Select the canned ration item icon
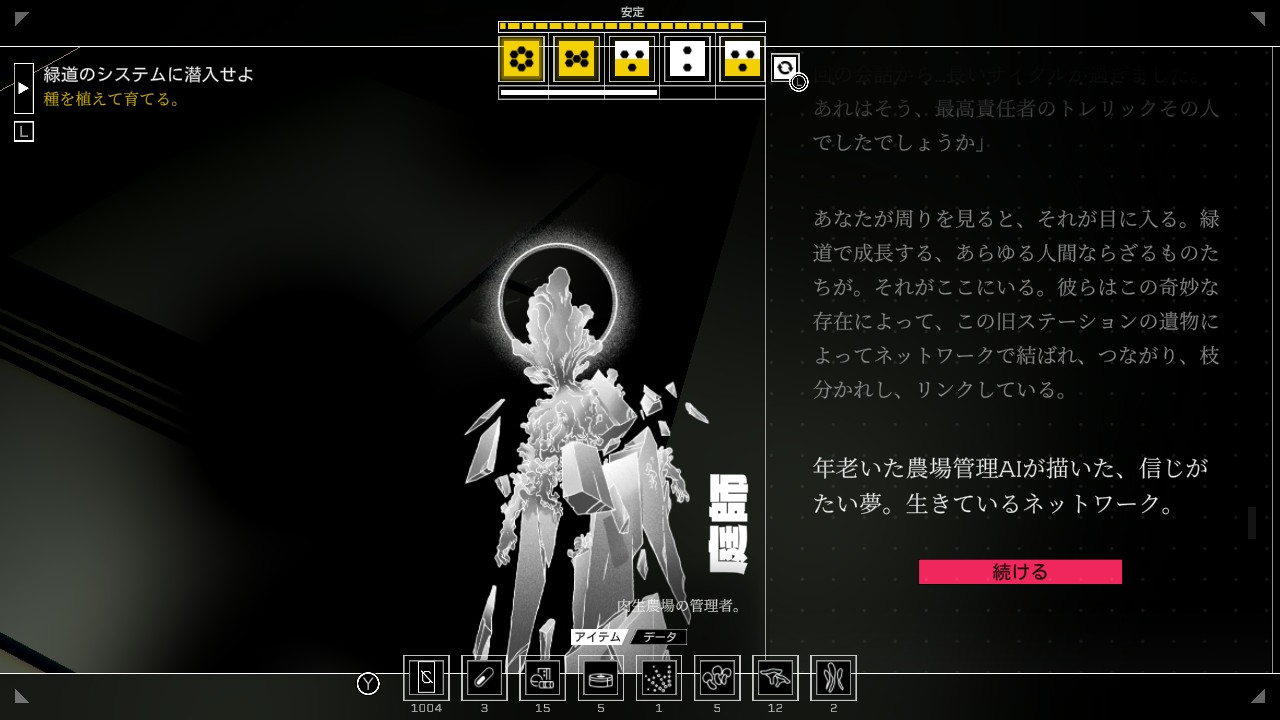 600,678
